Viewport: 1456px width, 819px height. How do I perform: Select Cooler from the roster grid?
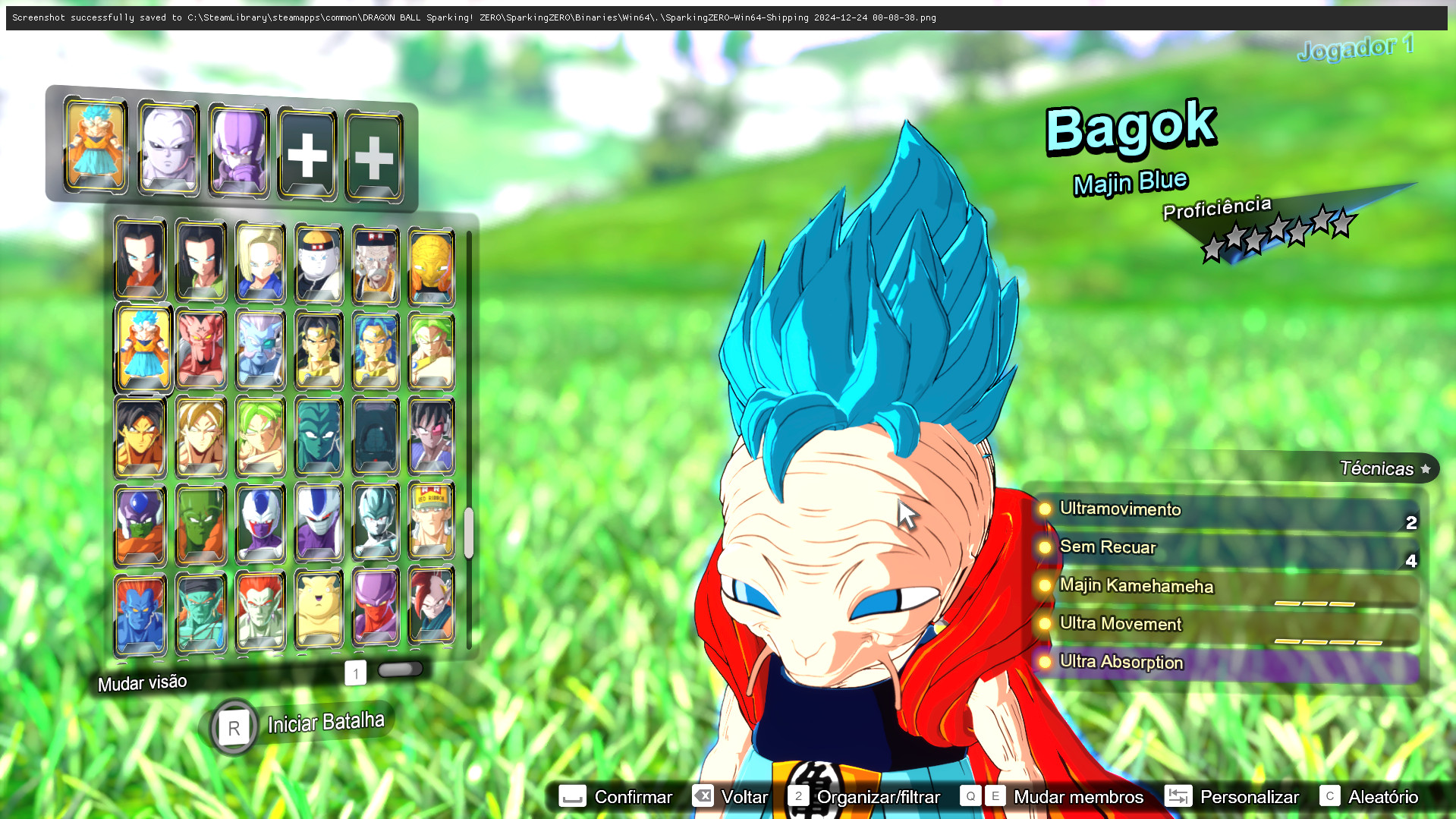point(260,524)
